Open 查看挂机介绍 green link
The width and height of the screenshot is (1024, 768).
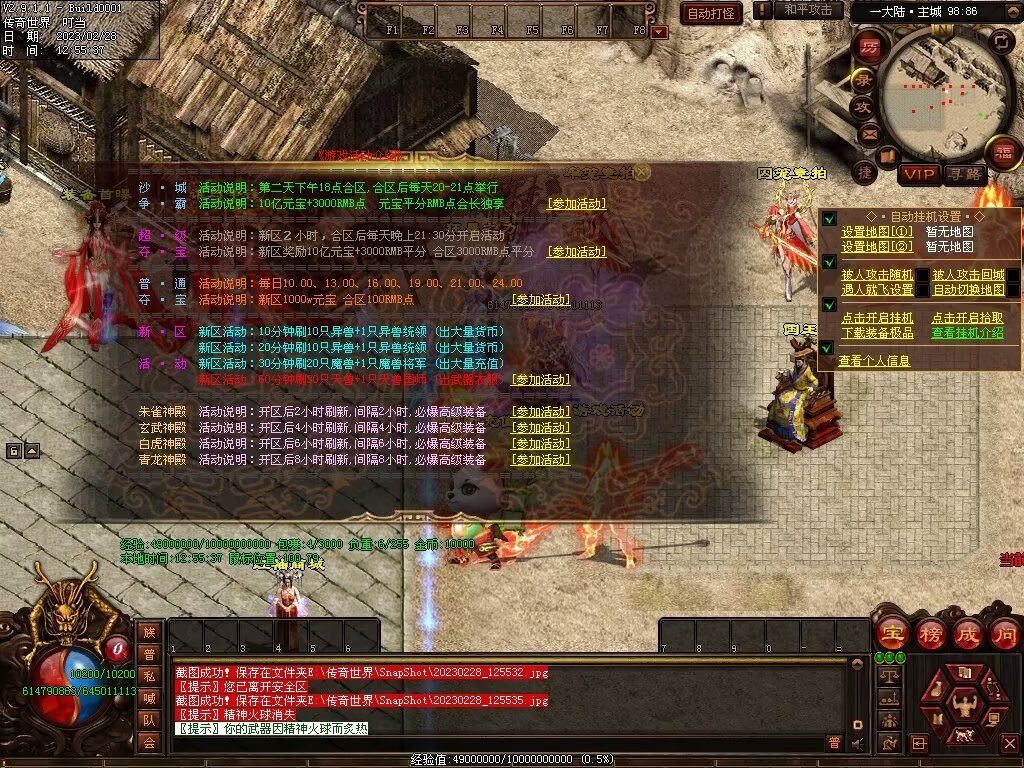pyautogui.click(x=968, y=333)
